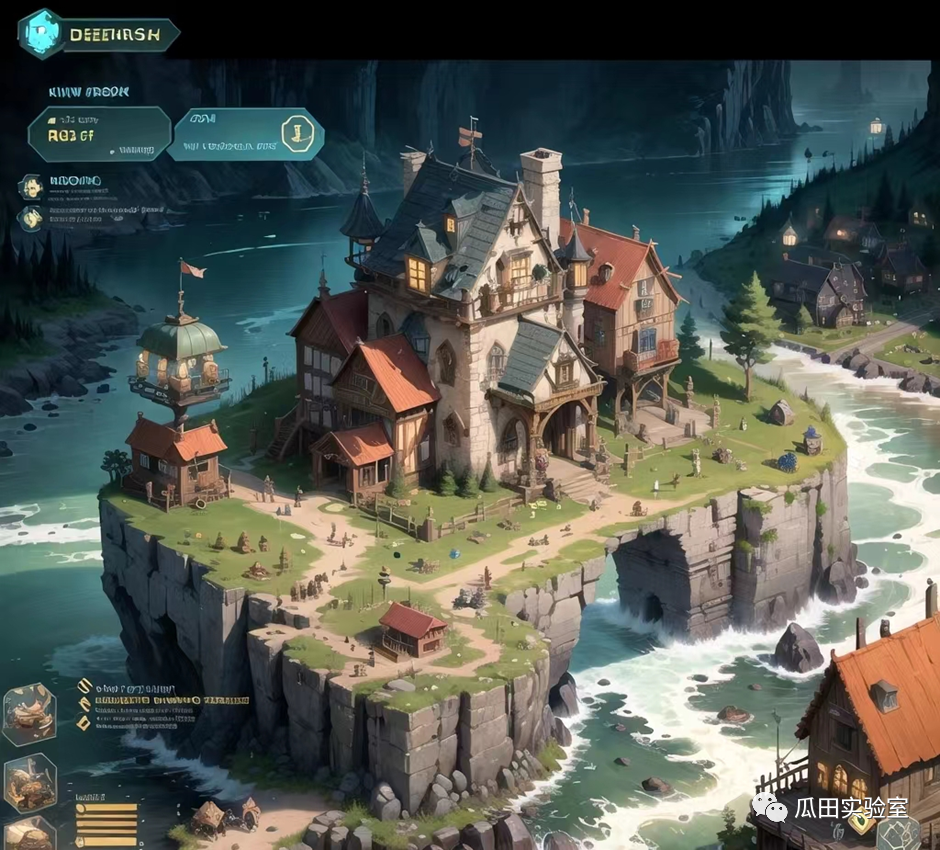
Task: Click the glowing cyan hexagon emblem
Action: point(40,33)
